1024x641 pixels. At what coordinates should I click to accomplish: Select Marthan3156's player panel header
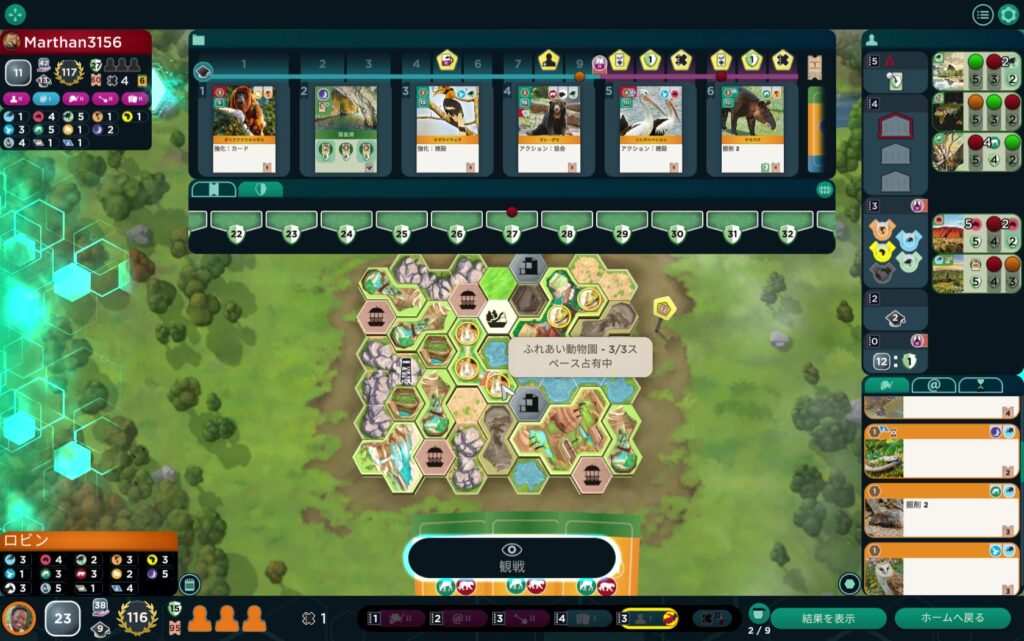(76, 42)
